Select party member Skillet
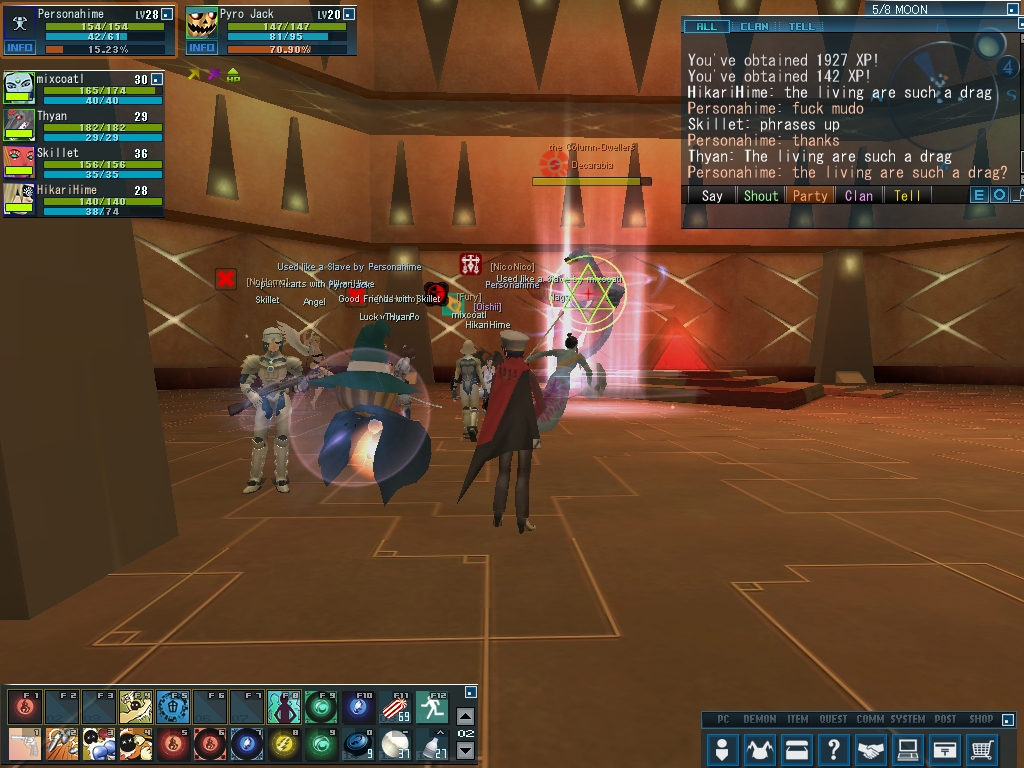This screenshot has width=1024, height=768. click(57, 153)
